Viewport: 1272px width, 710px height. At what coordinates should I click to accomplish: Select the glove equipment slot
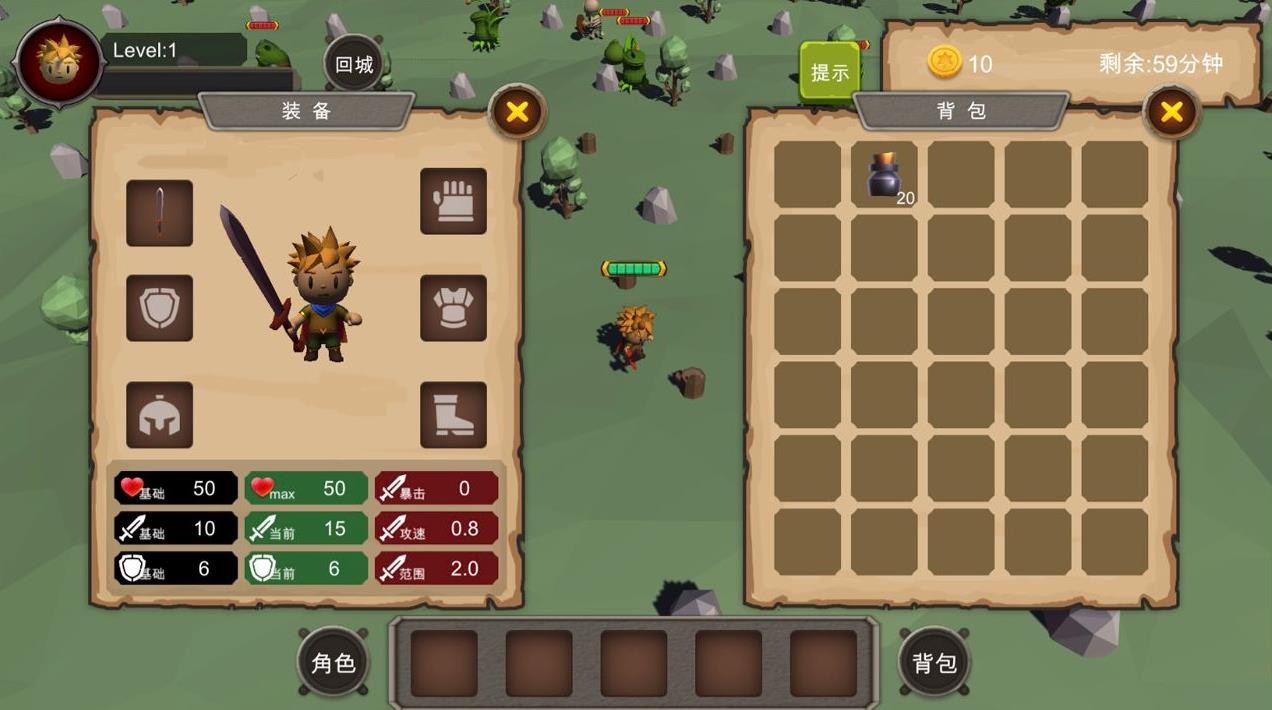pyautogui.click(x=453, y=201)
